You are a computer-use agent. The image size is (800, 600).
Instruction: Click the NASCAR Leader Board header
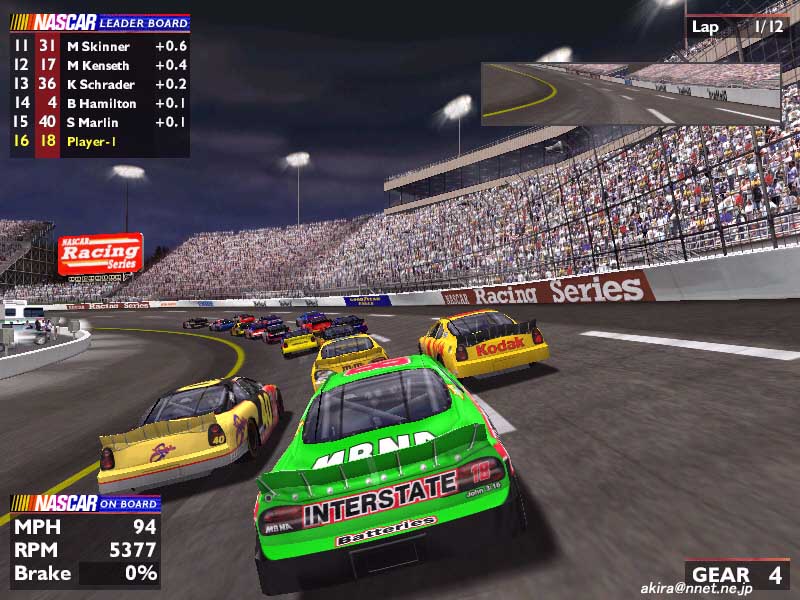click(99, 23)
